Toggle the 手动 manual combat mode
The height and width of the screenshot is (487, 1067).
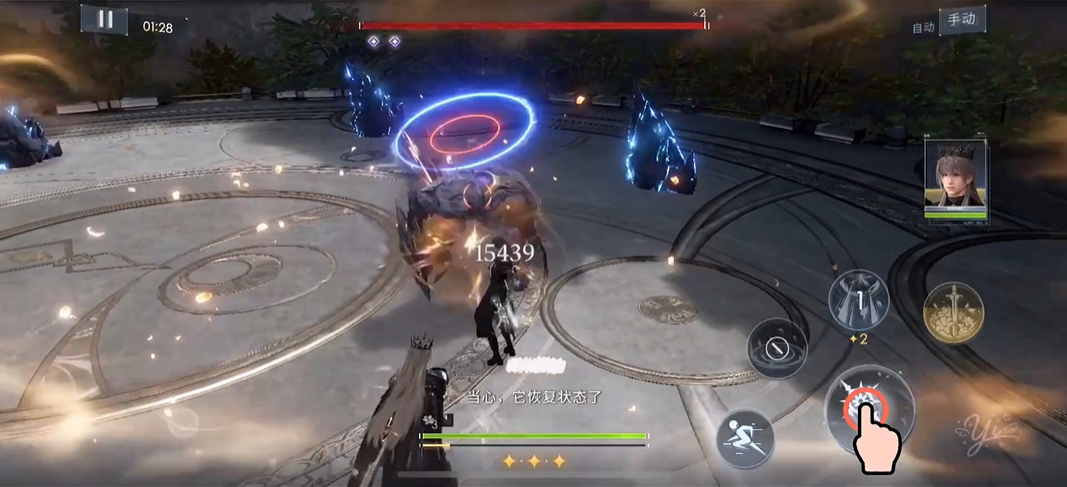click(x=961, y=19)
